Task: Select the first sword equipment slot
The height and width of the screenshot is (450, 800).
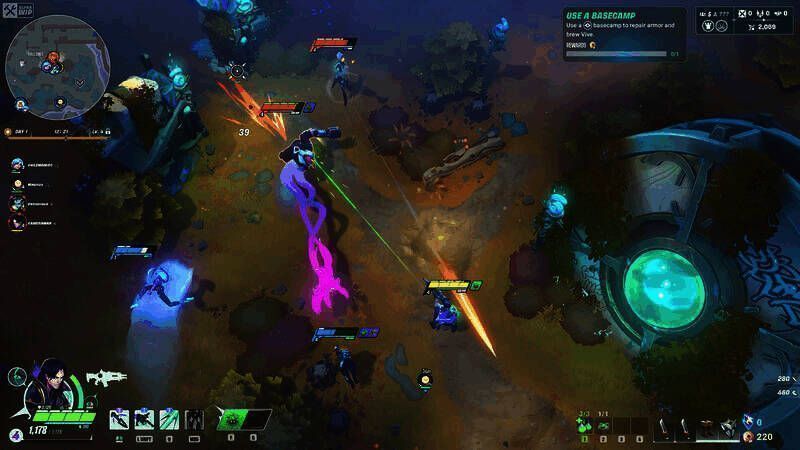Action: point(665,427)
